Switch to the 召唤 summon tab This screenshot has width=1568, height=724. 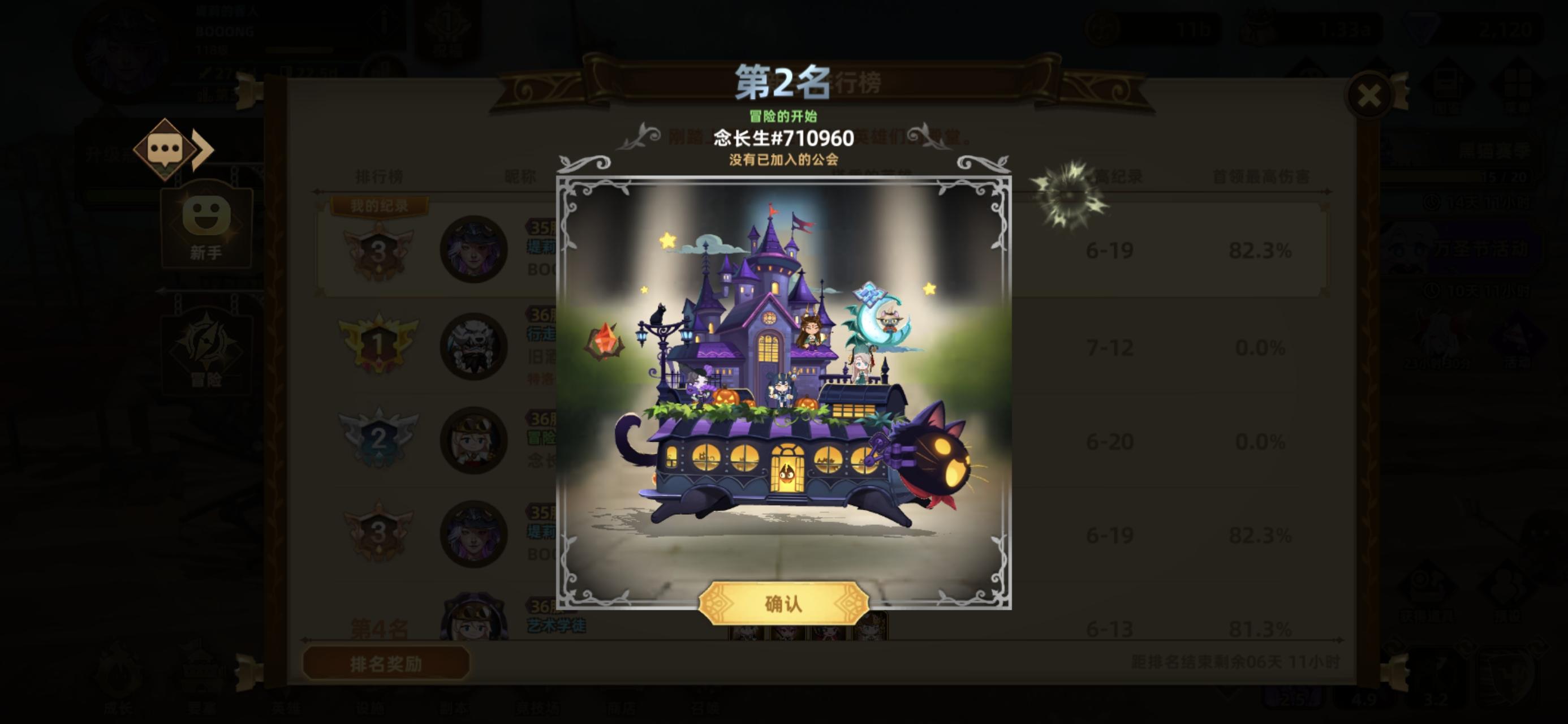706,708
